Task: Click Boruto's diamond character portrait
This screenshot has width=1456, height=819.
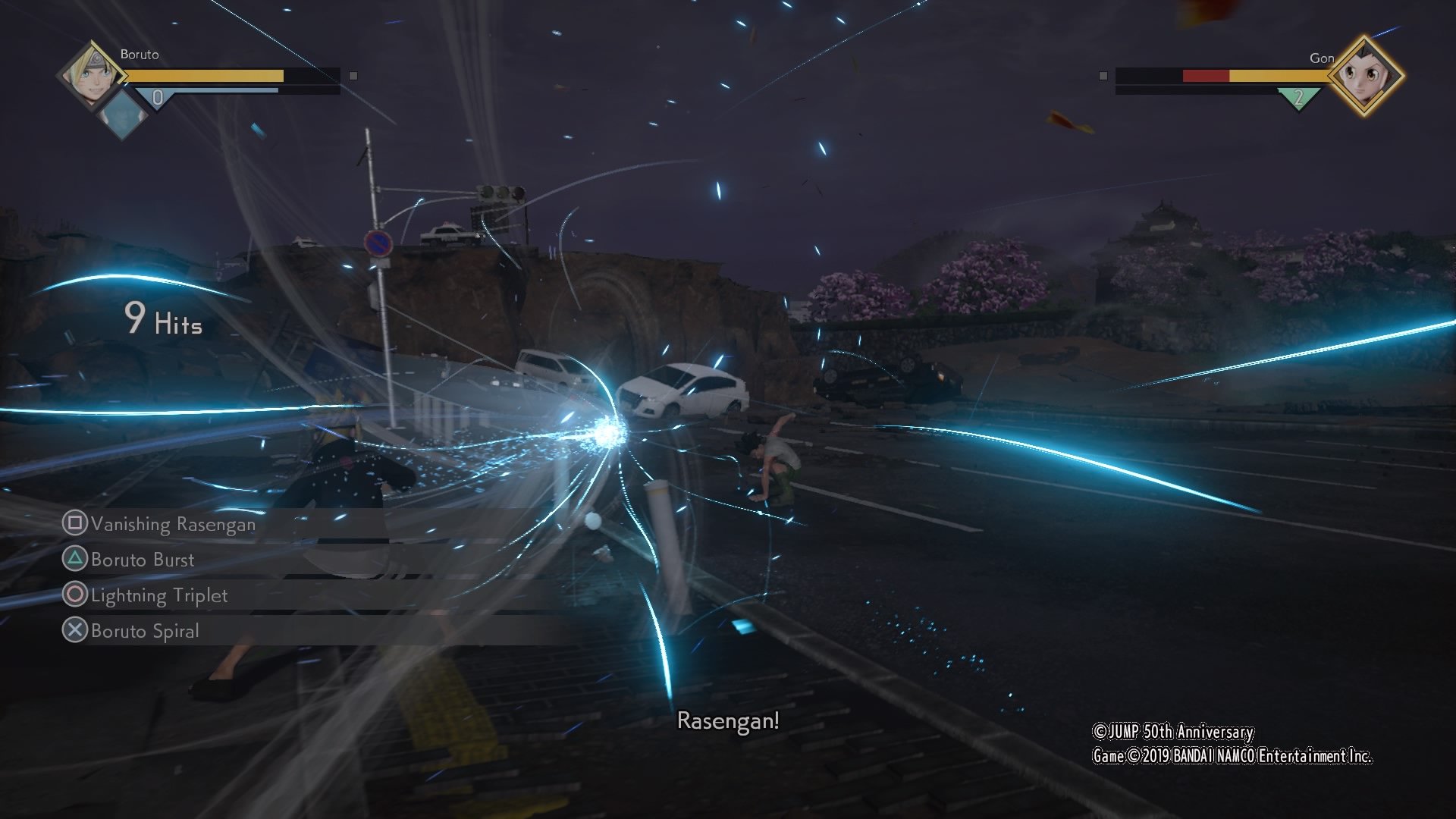Action: pos(93,74)
